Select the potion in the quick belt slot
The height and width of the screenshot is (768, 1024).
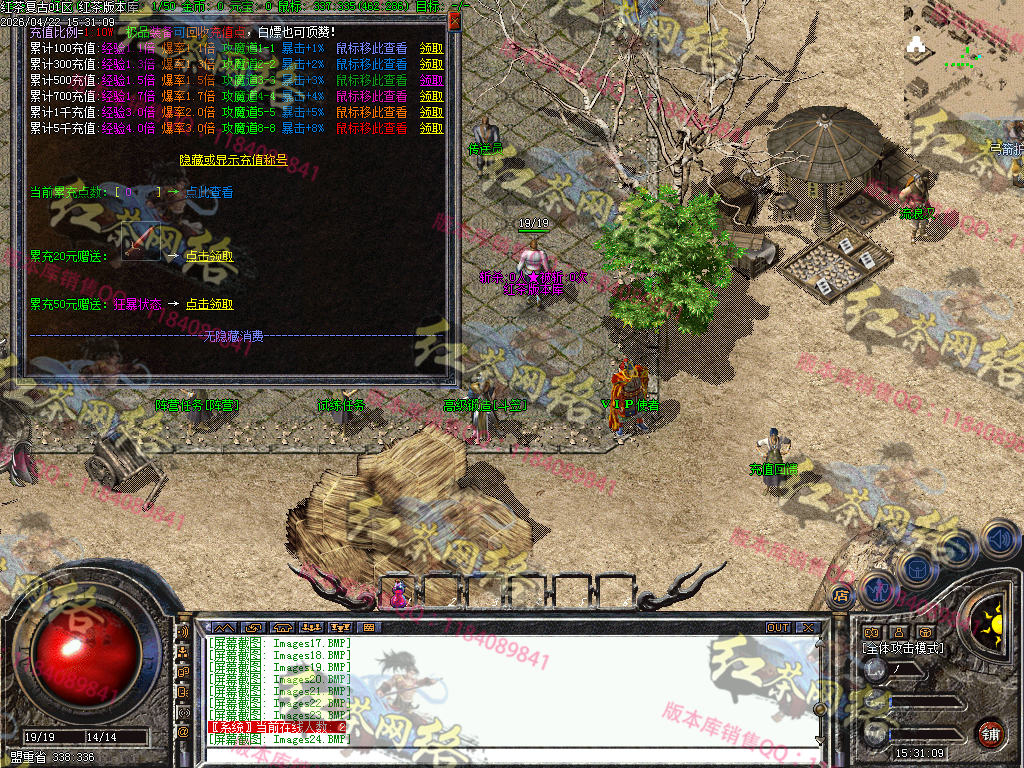tap(400, 594)
